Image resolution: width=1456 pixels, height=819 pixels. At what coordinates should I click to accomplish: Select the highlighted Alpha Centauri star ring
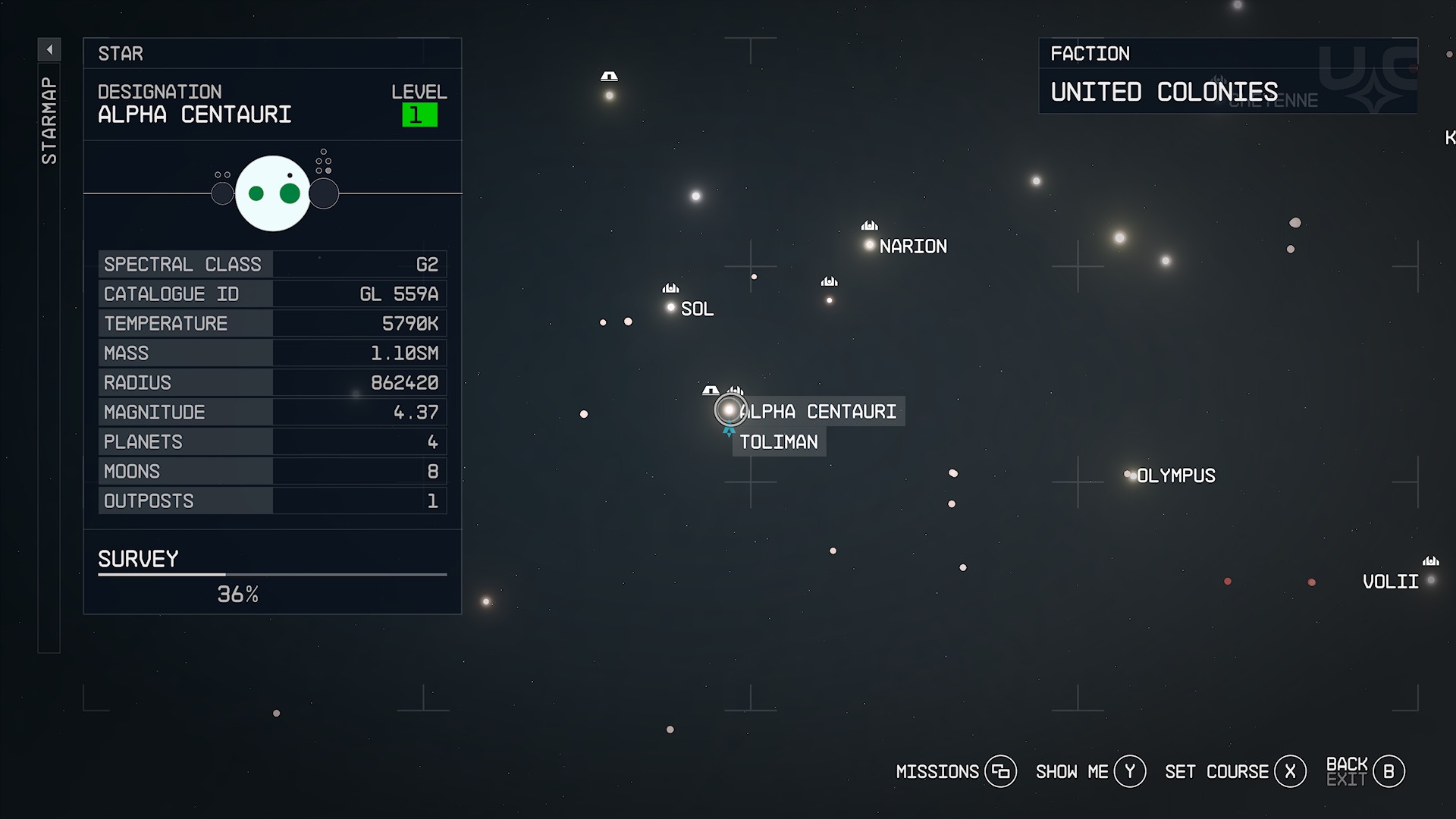[x=730, y=409]
